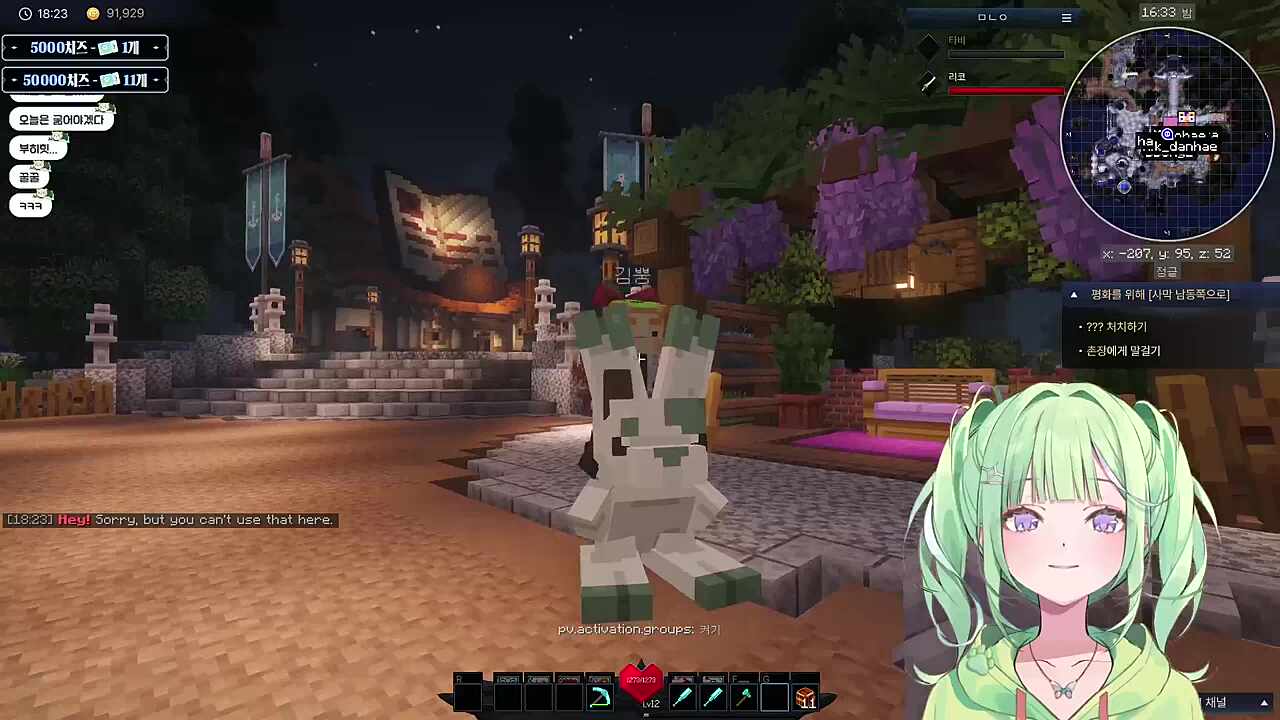Click the circular minimap
Screen dimensions: 1280x720
click(x=1166, y=133)
